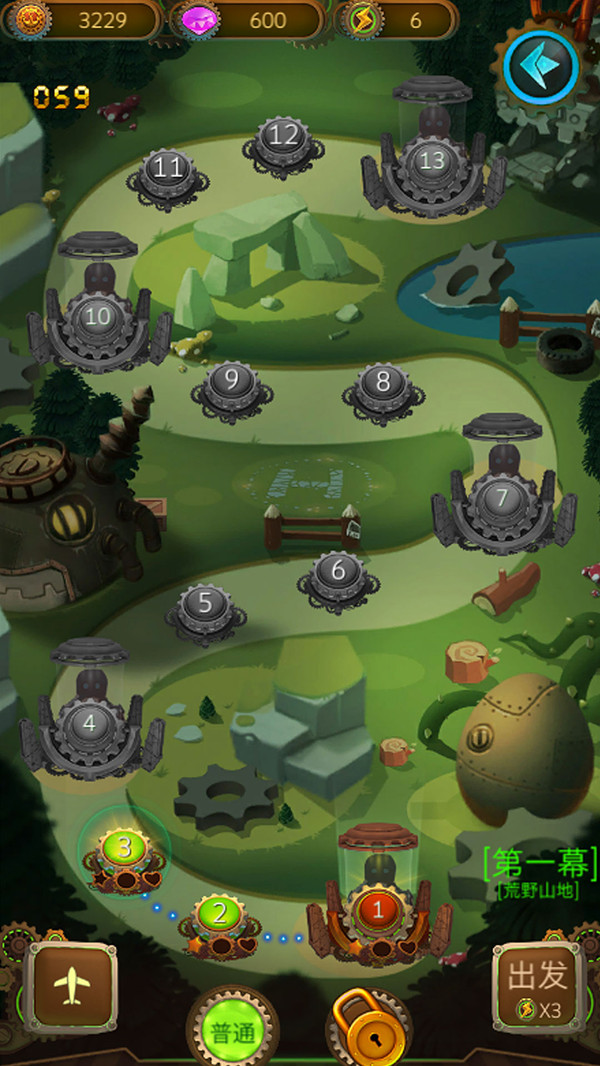The image size is (600, 1066).
Task: Select level 1 stage node
Action: pyautogui.click(x=377, y=911)
